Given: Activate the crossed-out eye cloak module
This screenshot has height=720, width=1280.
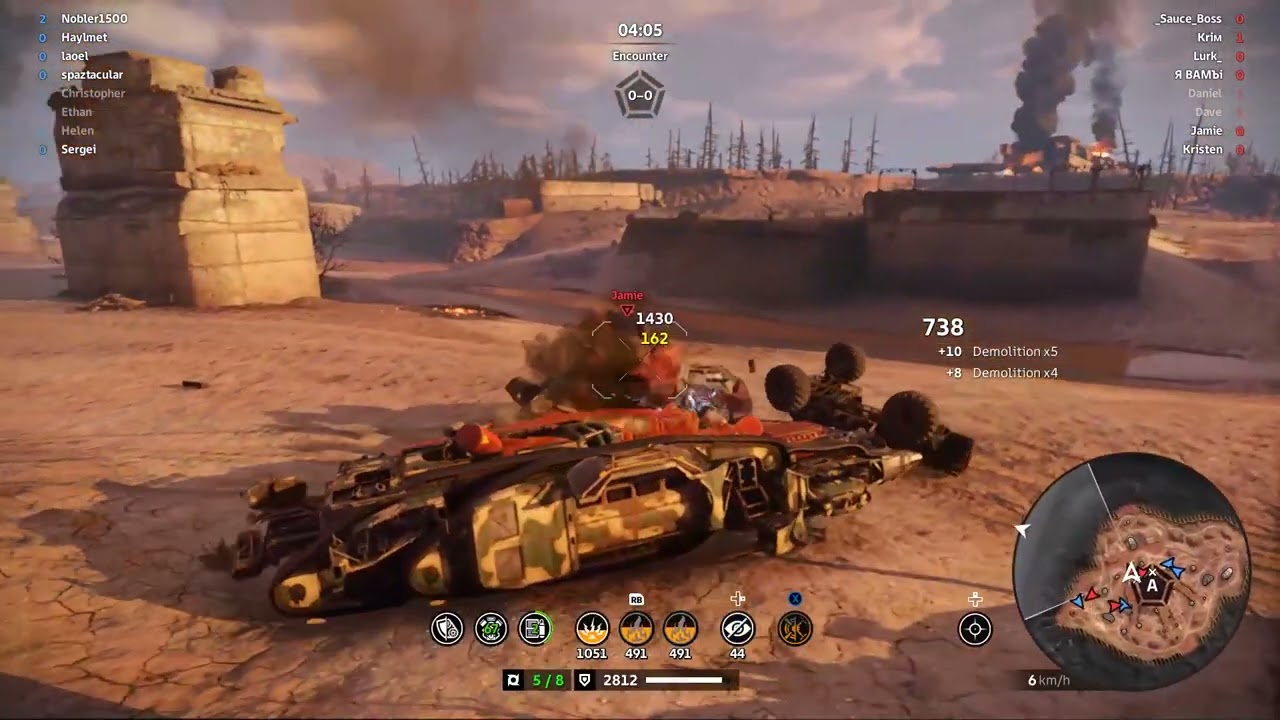Looking at the screenshot, I should coord(737,628).
